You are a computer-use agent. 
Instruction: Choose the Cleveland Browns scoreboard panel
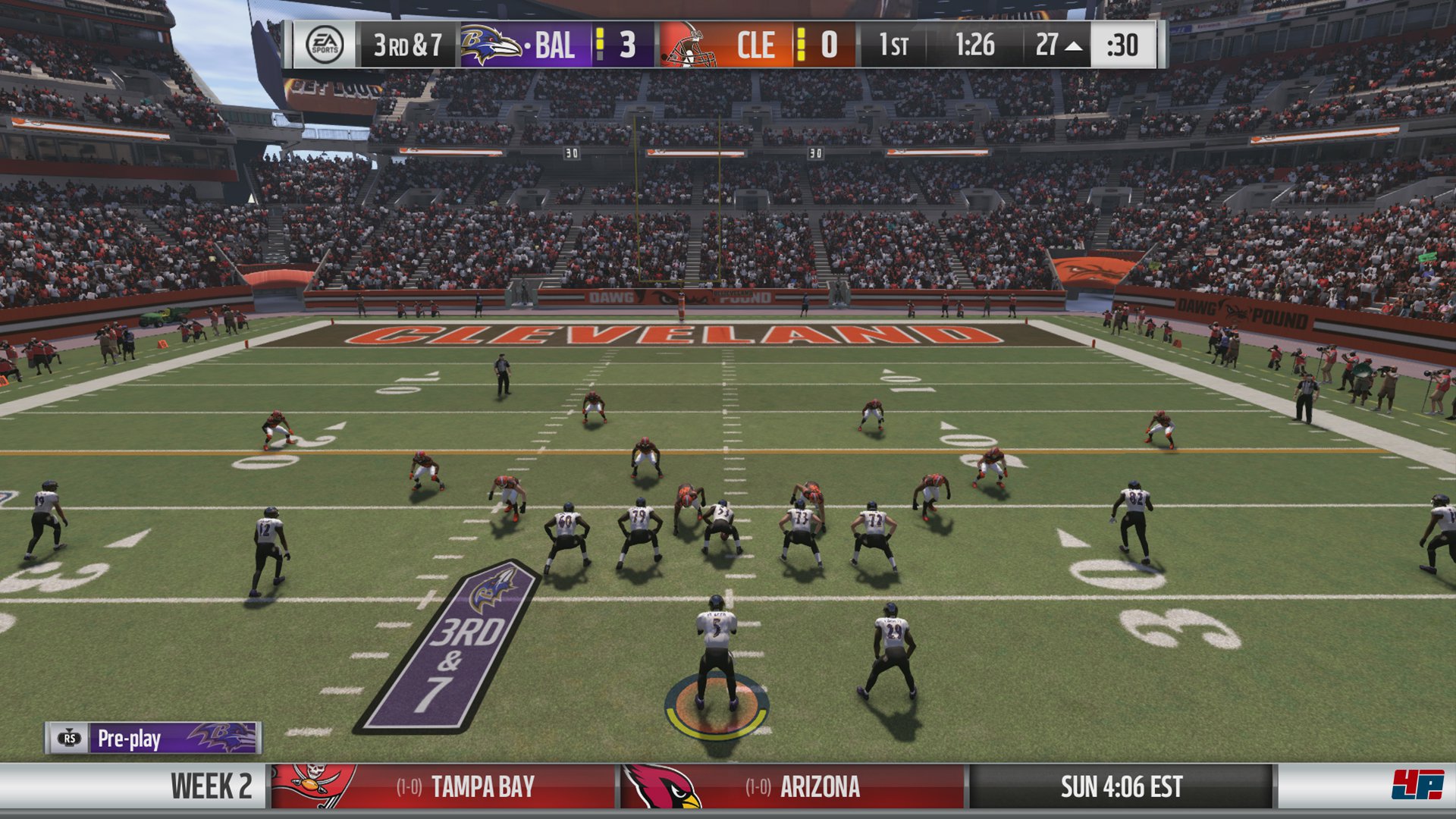tap(756, 45)
